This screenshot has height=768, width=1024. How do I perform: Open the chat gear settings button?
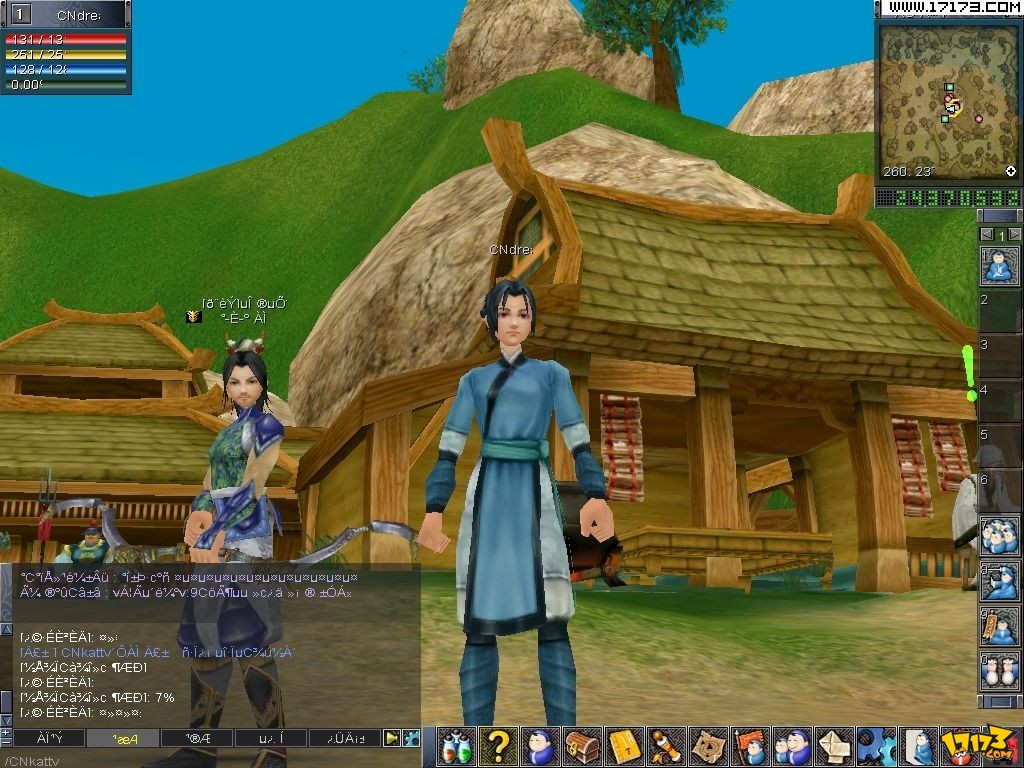[x=411, y=738]
